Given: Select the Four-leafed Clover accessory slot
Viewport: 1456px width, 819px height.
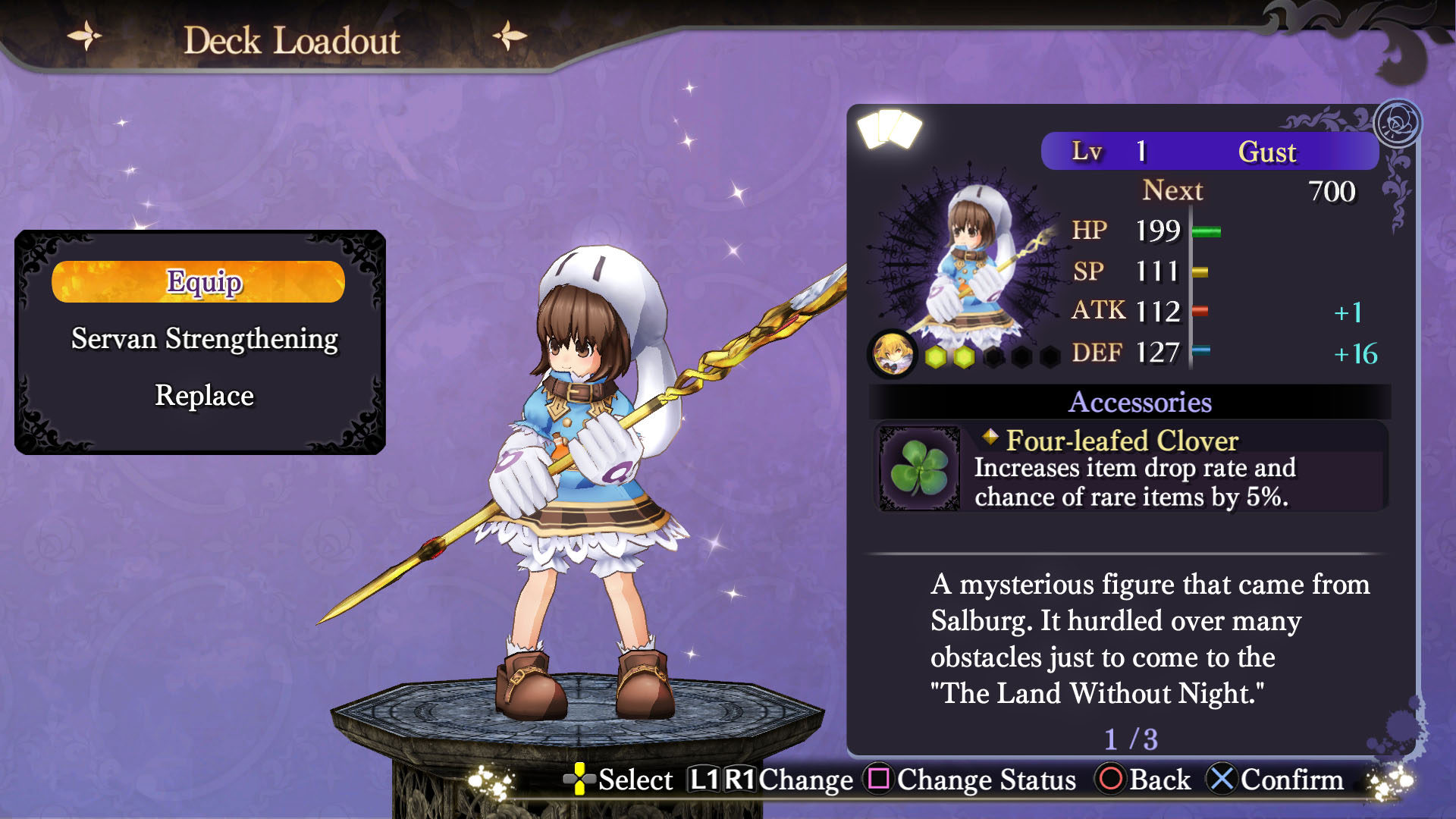Looking at the screenshot, I should [x=1130, y=468].
